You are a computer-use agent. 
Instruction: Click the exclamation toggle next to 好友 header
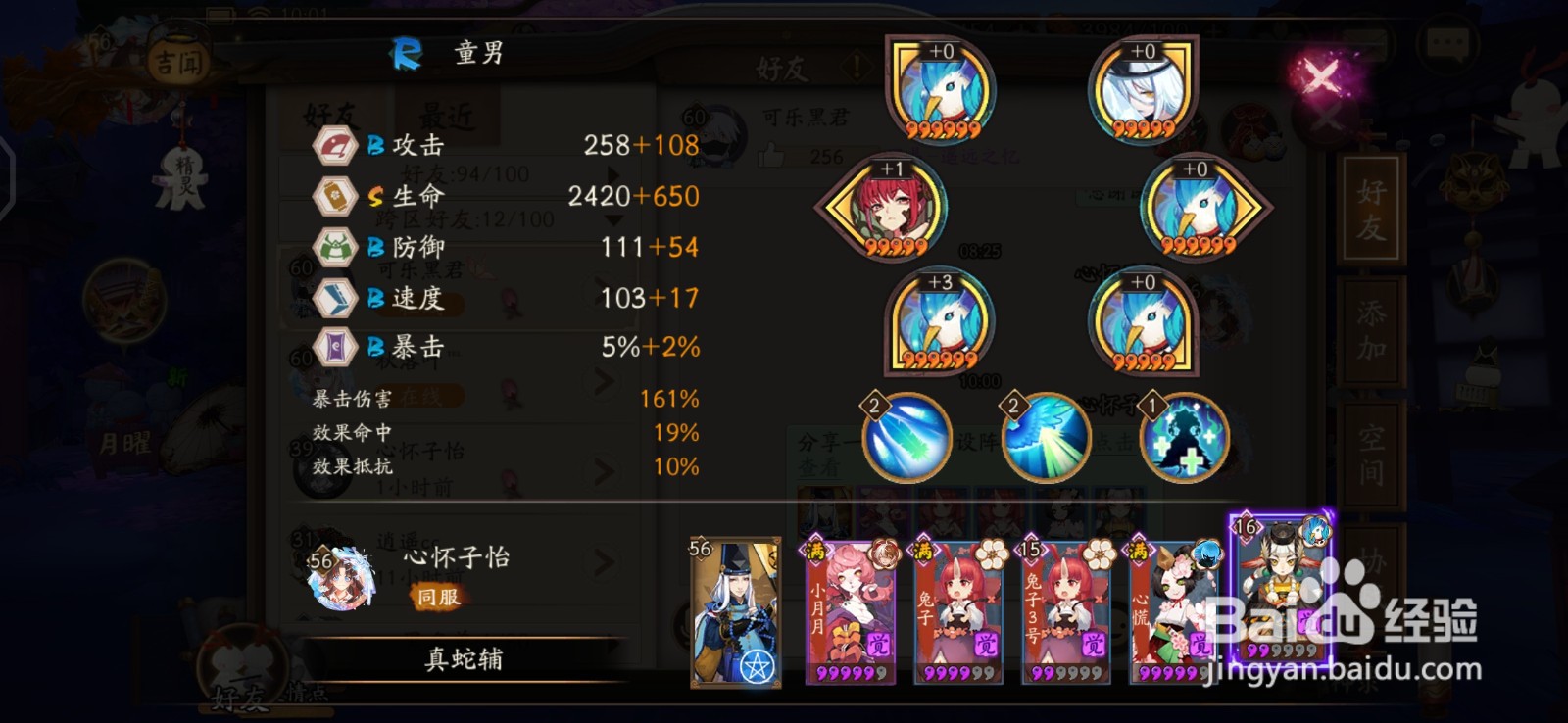(x=857, y=66)
